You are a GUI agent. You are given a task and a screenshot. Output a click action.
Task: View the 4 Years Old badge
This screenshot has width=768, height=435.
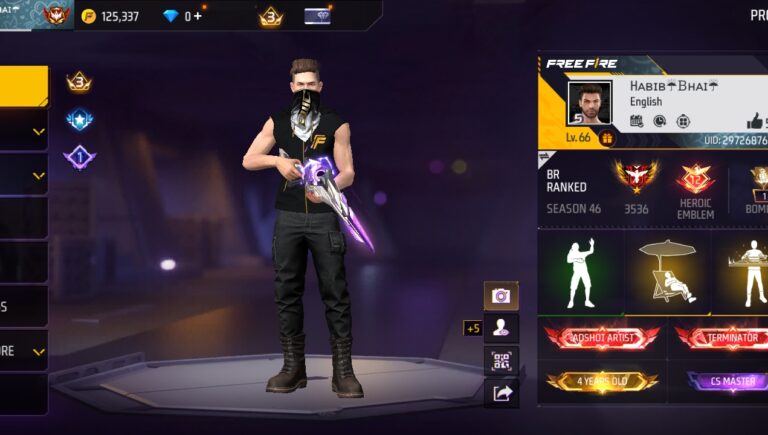coord(602,381)
